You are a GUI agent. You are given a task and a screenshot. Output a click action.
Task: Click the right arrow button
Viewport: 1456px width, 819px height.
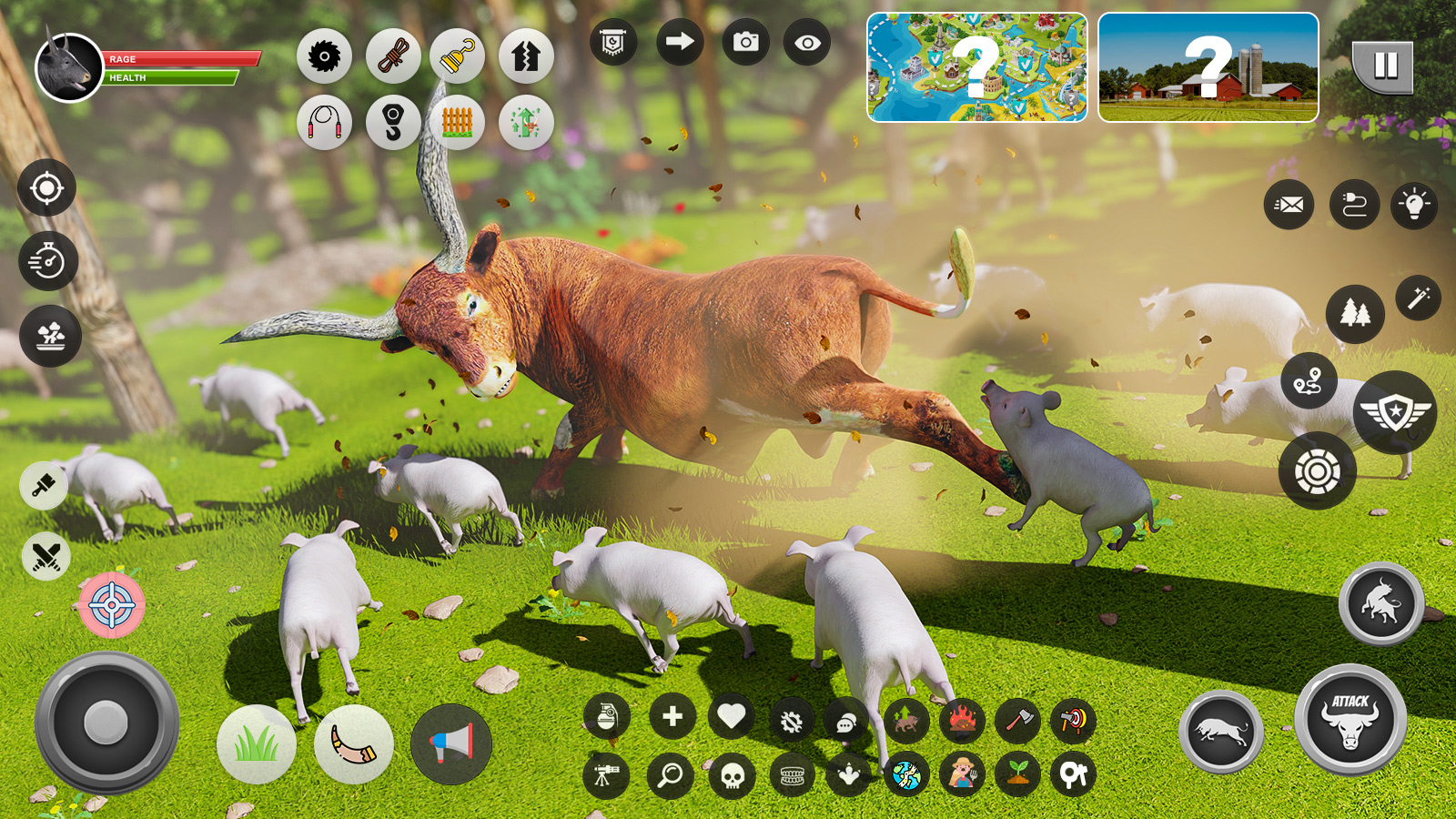pos(680,43)
